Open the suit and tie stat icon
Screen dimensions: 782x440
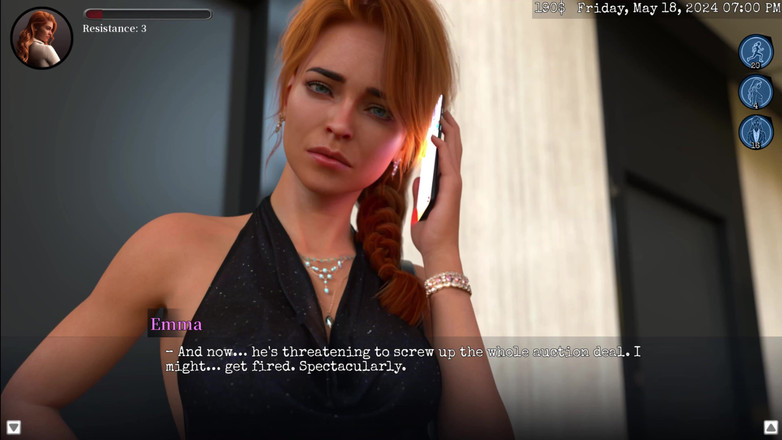tap(756, 132)
